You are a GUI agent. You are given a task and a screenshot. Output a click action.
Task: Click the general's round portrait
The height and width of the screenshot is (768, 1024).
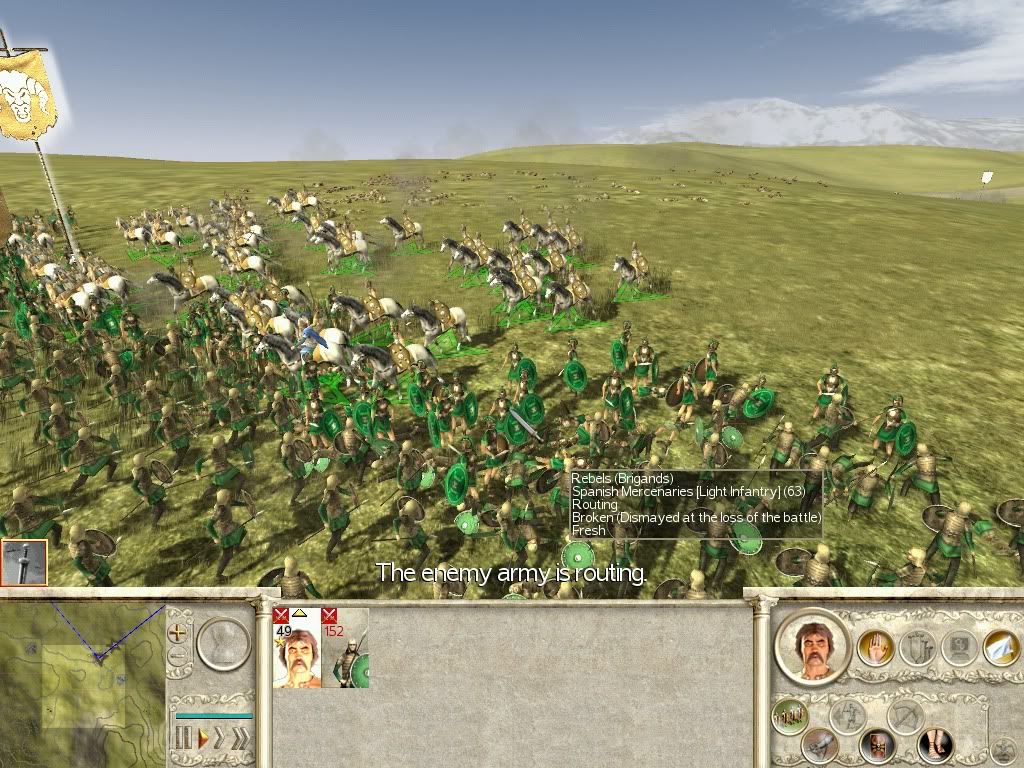click(x=812, y=646)
